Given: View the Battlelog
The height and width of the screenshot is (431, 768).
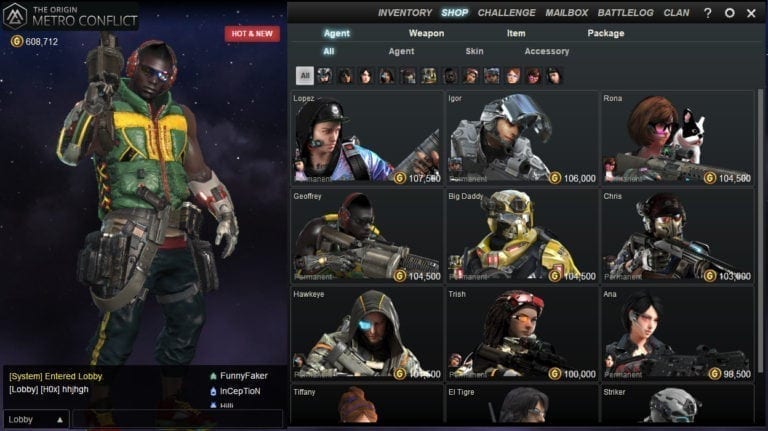Looking at the screenshot, I should pyautogui.click(x=625, y=13).
